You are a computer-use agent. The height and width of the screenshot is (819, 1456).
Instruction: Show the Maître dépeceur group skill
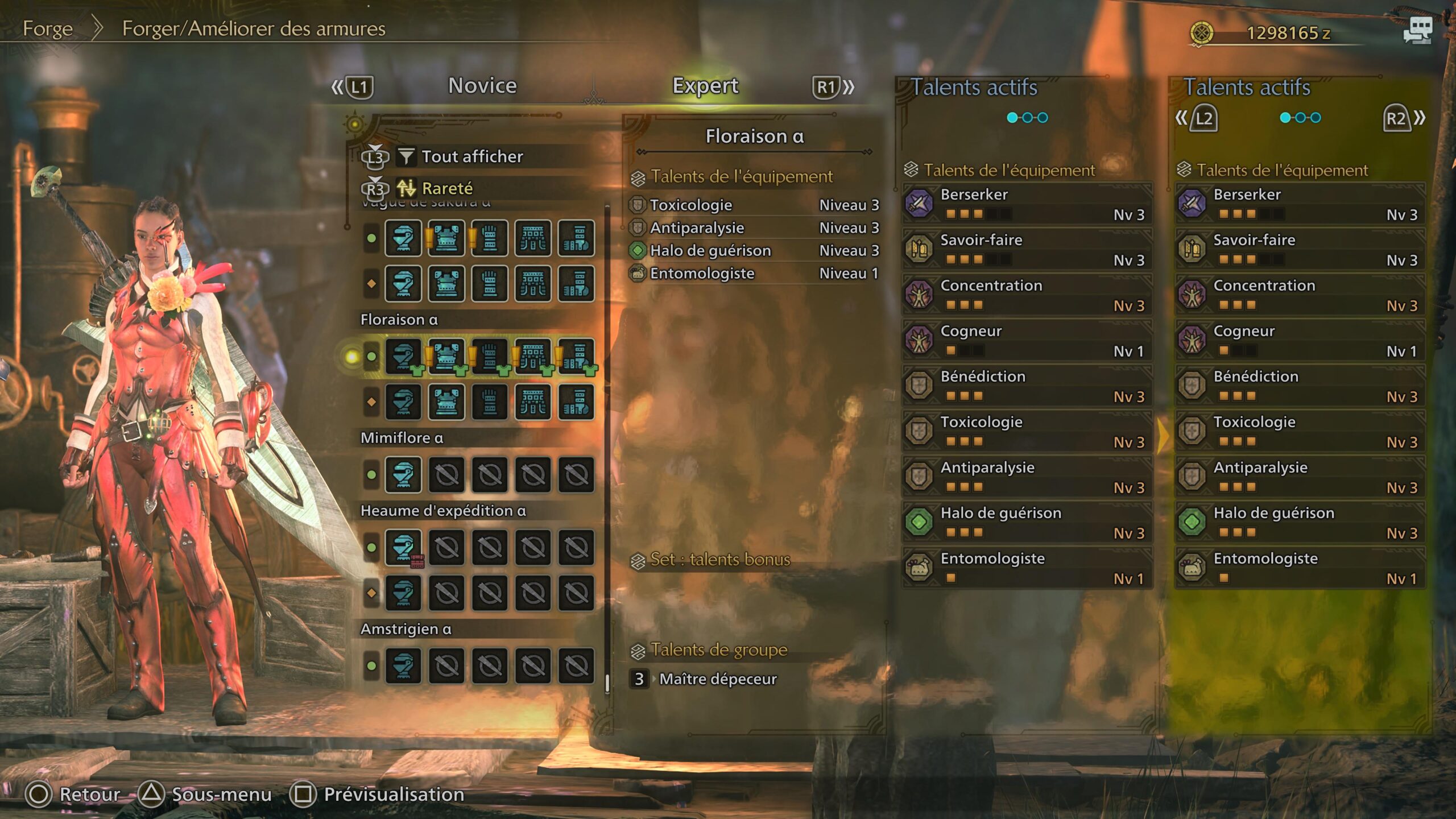point(717,679)
